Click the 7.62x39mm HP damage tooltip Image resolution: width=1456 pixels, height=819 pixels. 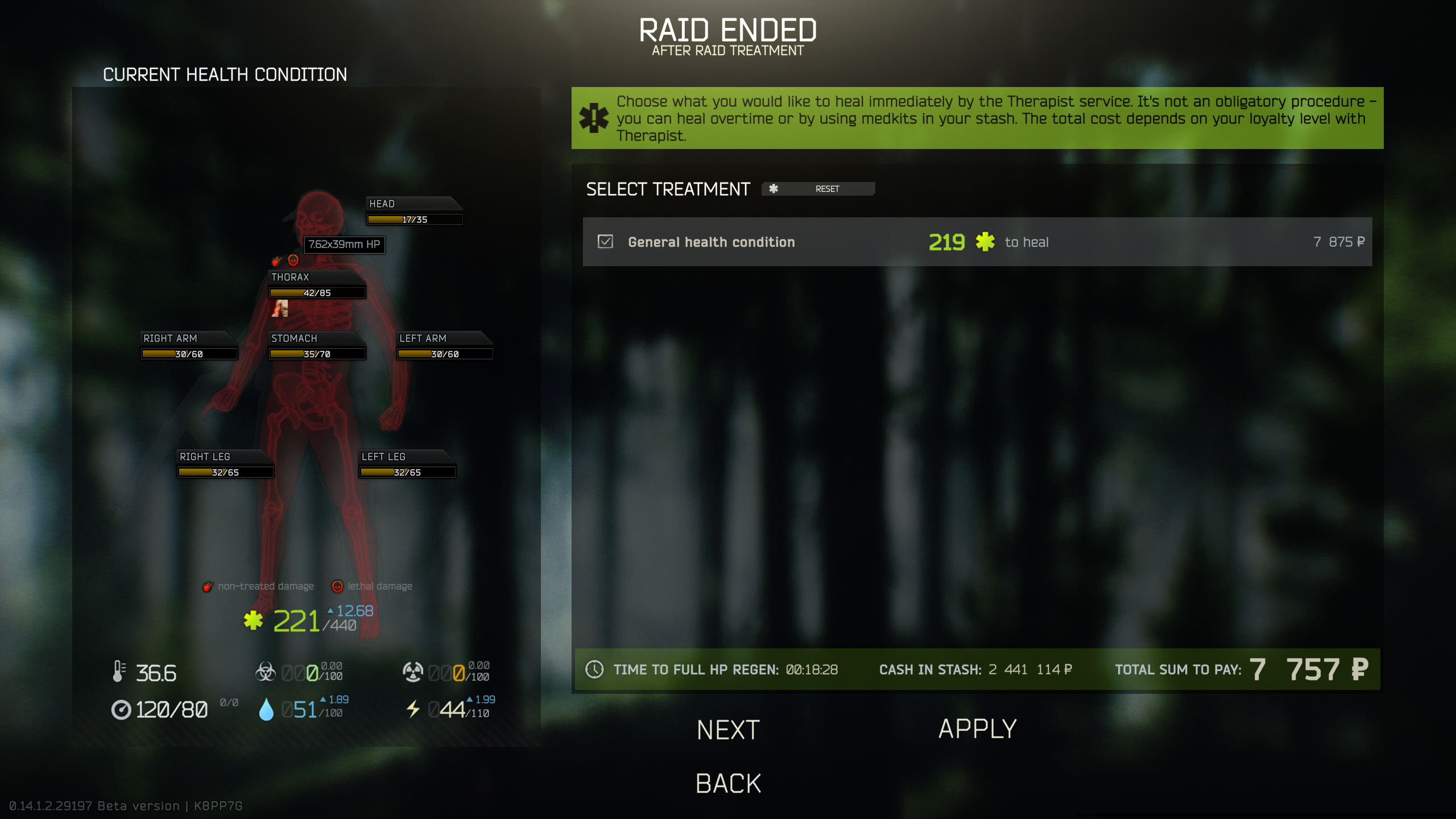[x=344, y=245]
